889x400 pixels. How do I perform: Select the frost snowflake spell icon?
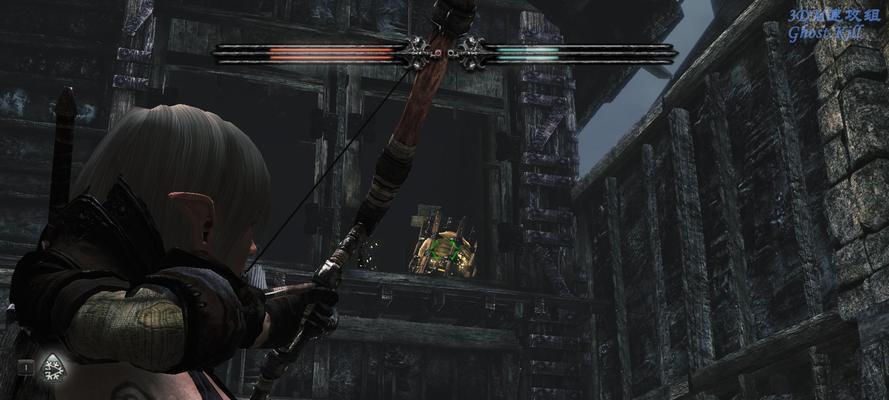pyautogui.click(x=51, y=370)
